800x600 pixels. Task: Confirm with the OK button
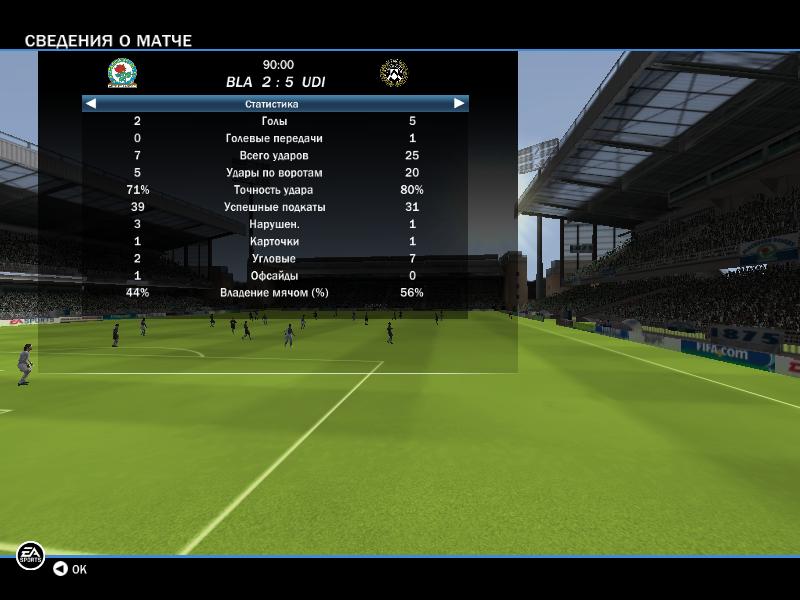pyautogui.click(x=70, y=569)
